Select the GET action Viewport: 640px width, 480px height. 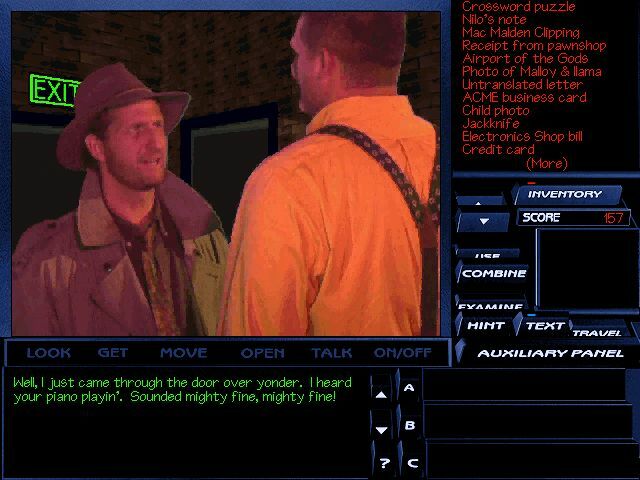click(x=113, y=353)
